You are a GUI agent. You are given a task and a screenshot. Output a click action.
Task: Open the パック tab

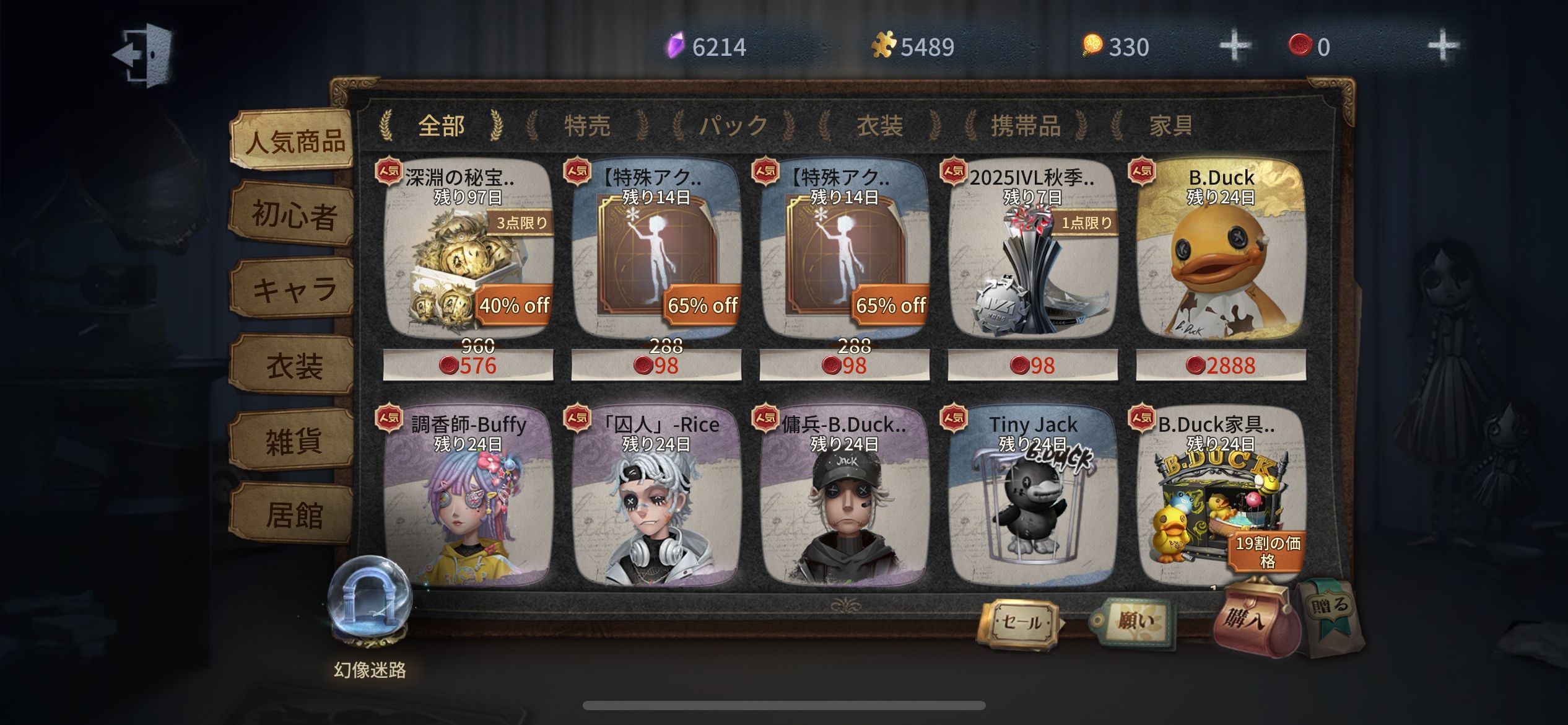pos(733,126)
